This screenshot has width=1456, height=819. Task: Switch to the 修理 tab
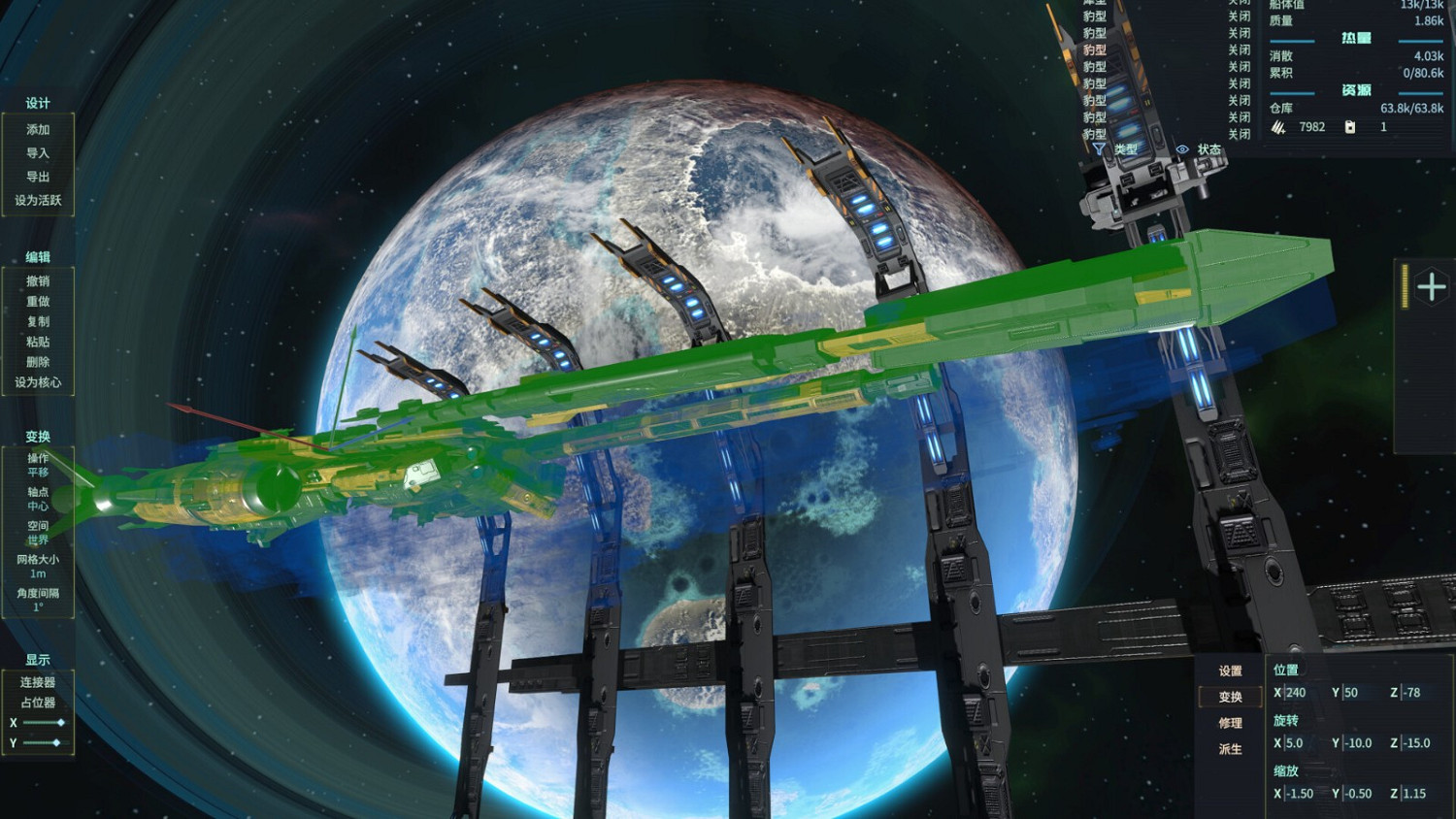tap(1229, 724)
